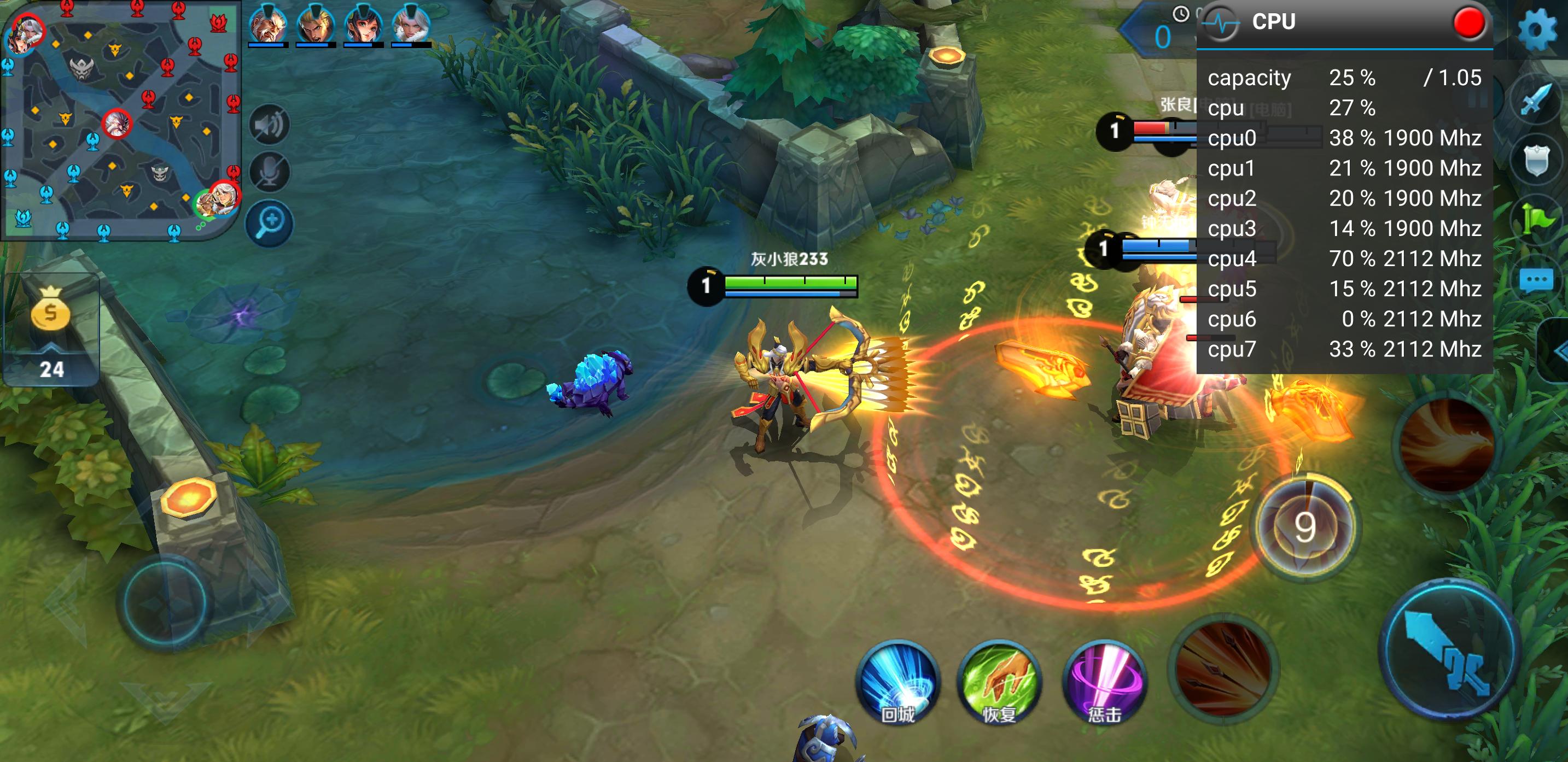Image resolution: width=1568 pixels, height=762 pixels.
Task: Select the first teammate portrait
Action: [268, 26]
